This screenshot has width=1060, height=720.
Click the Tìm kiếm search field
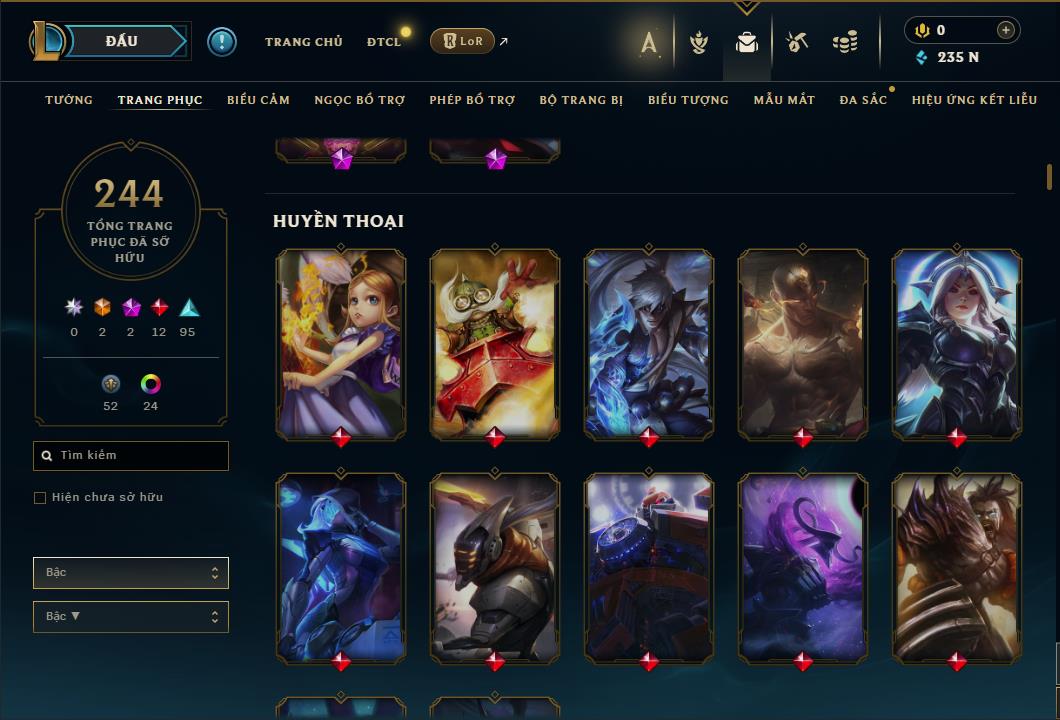pyautogui.click(x=131, y=456)
